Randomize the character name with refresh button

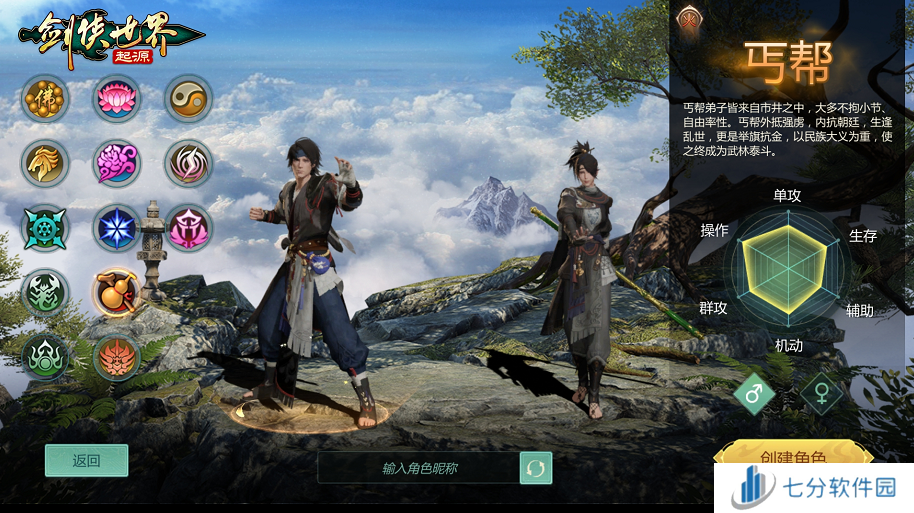(x=536, y=467)
